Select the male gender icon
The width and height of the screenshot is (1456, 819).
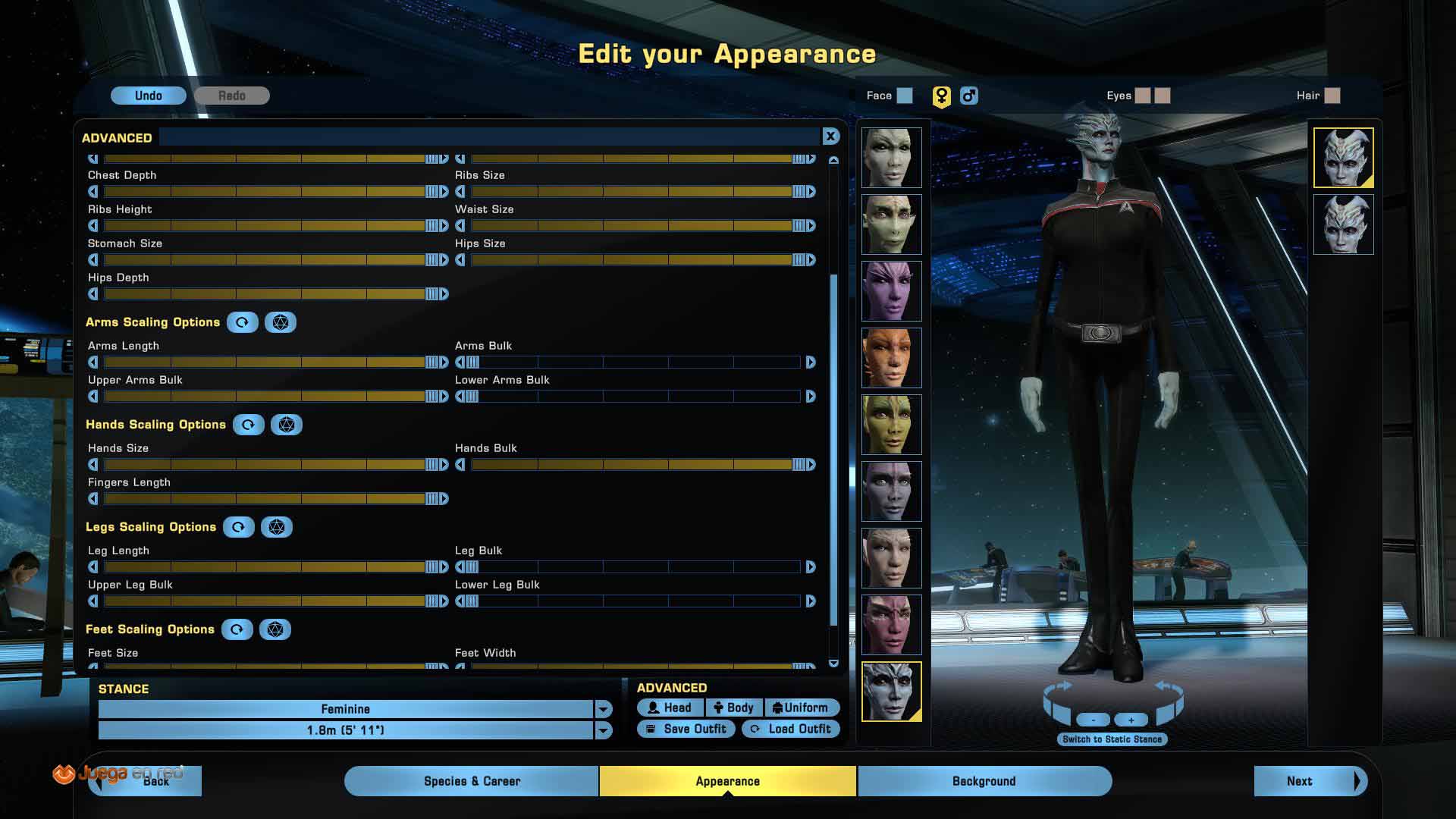point(968,96)
